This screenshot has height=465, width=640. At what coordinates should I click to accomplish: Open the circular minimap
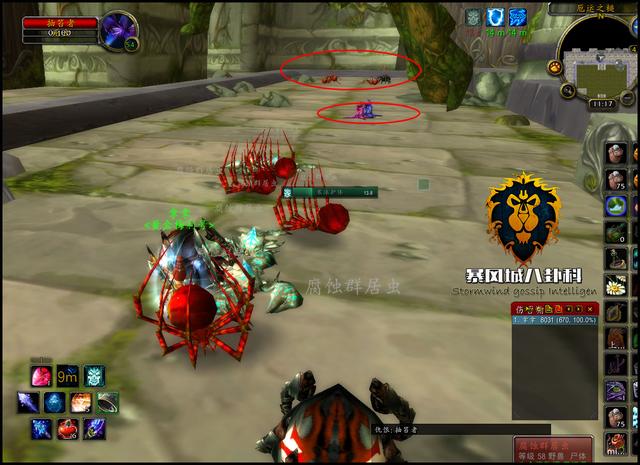click(599, 58)
